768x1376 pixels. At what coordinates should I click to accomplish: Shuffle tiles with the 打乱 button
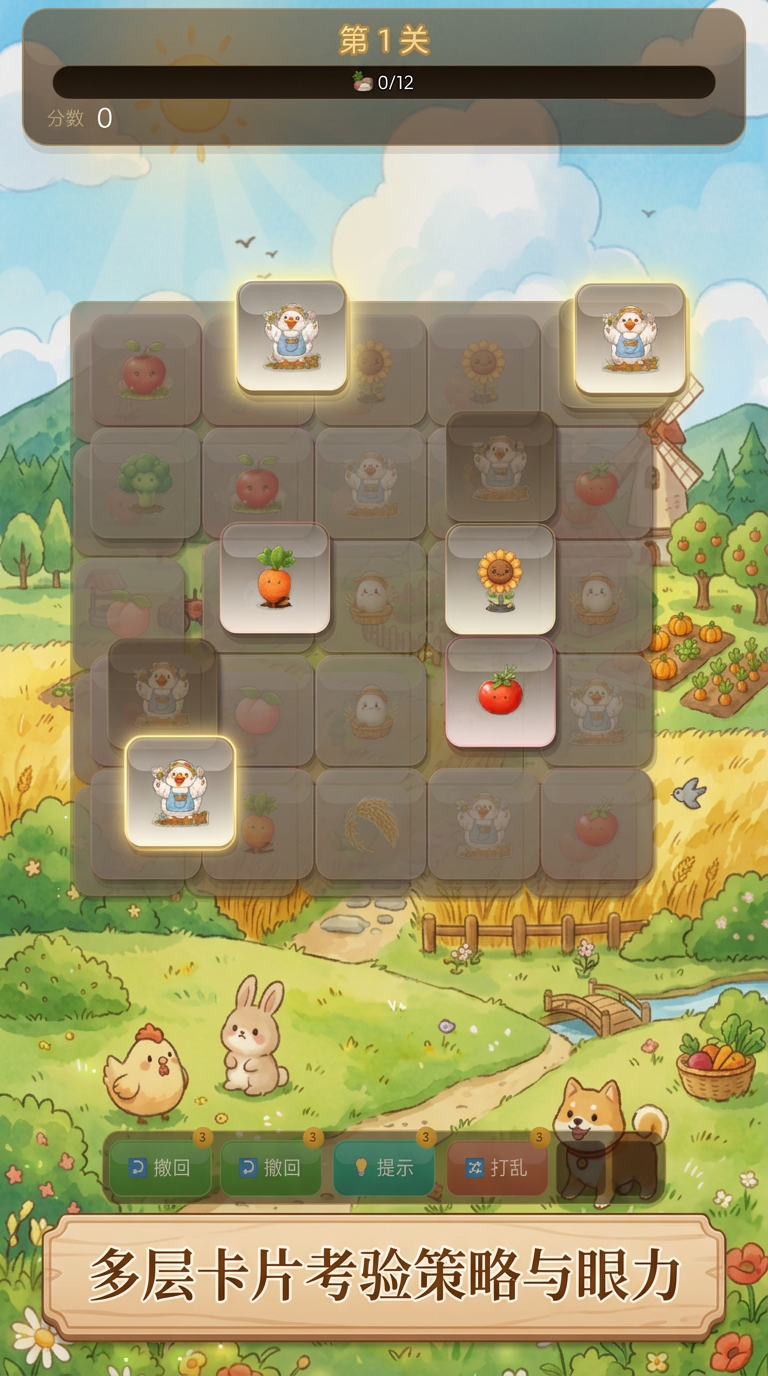pyautogui.click(x=498, y=1168)
